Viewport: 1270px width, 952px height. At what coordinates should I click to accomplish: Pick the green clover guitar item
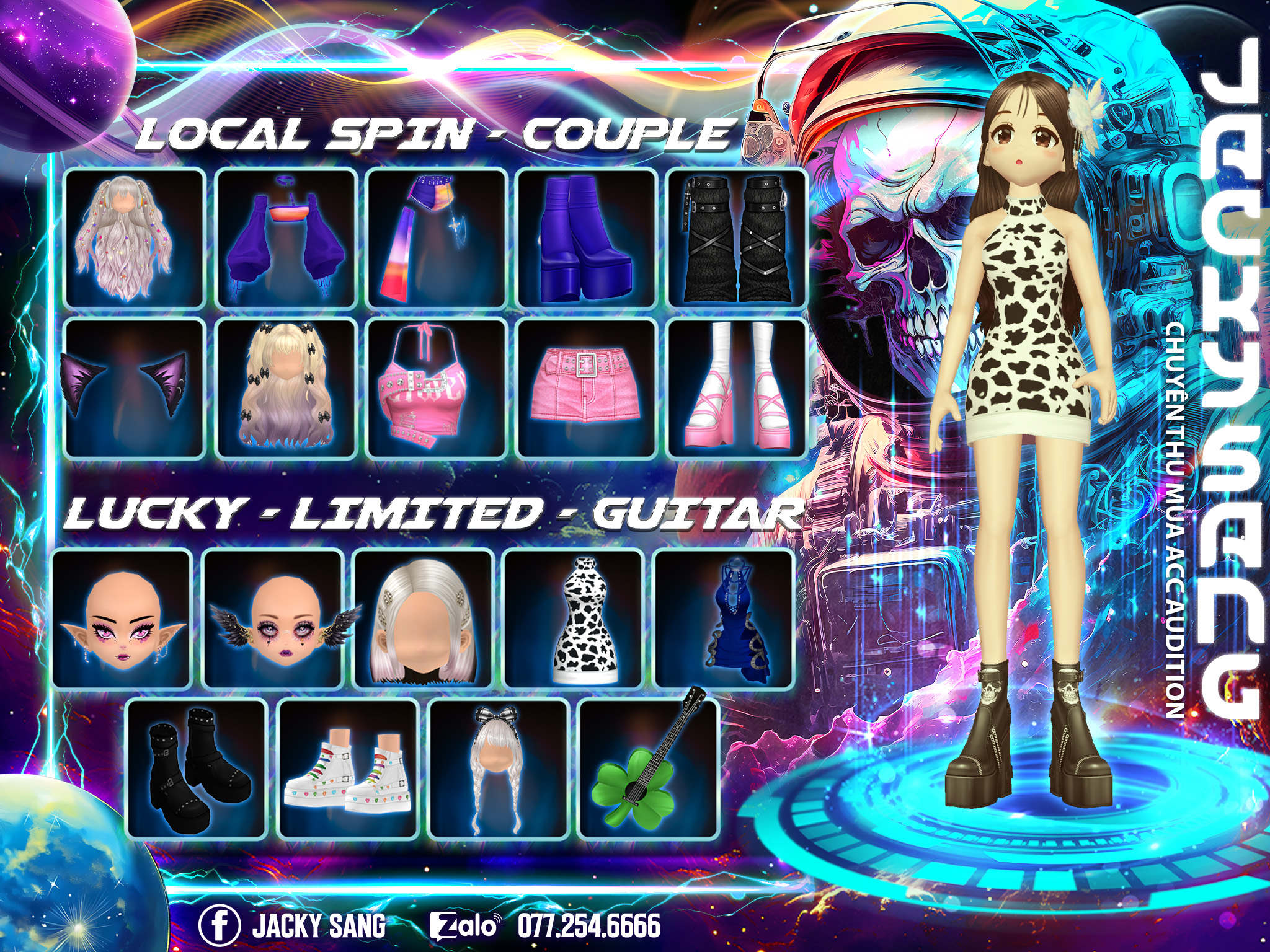click(x=648, y=769)
